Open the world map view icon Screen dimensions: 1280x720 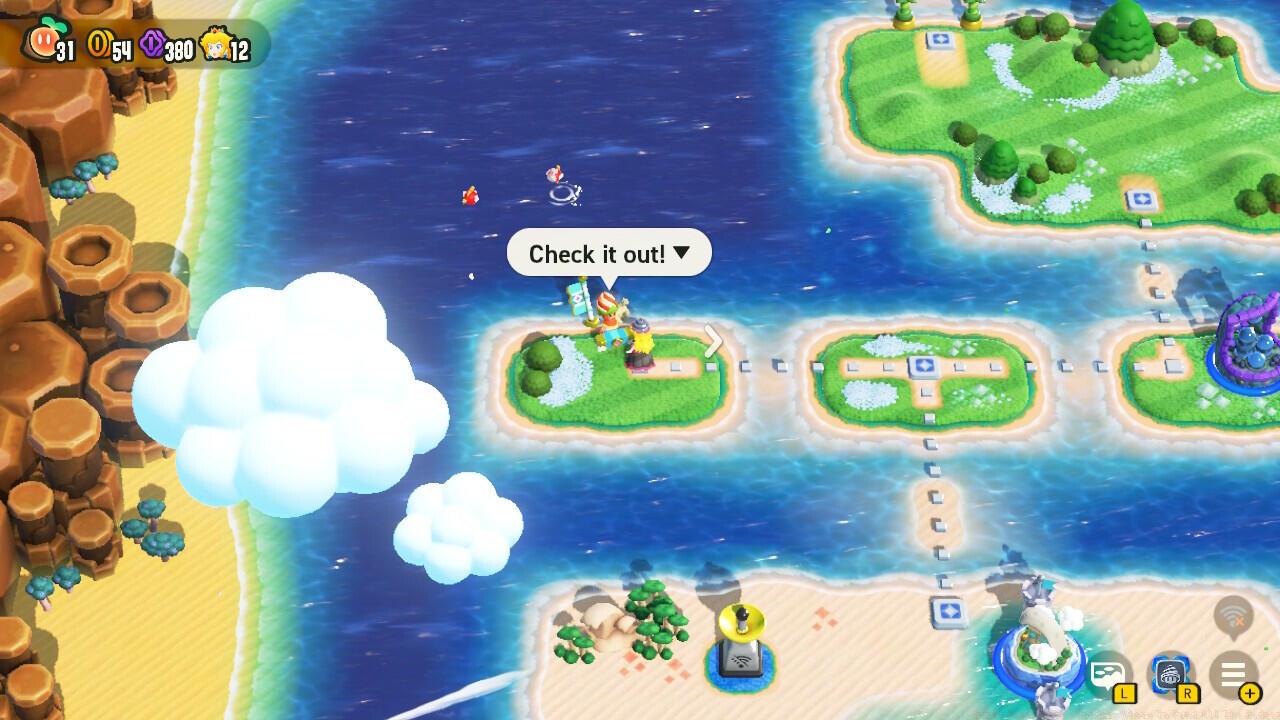pyautogui.click(x=1108, y=675)
